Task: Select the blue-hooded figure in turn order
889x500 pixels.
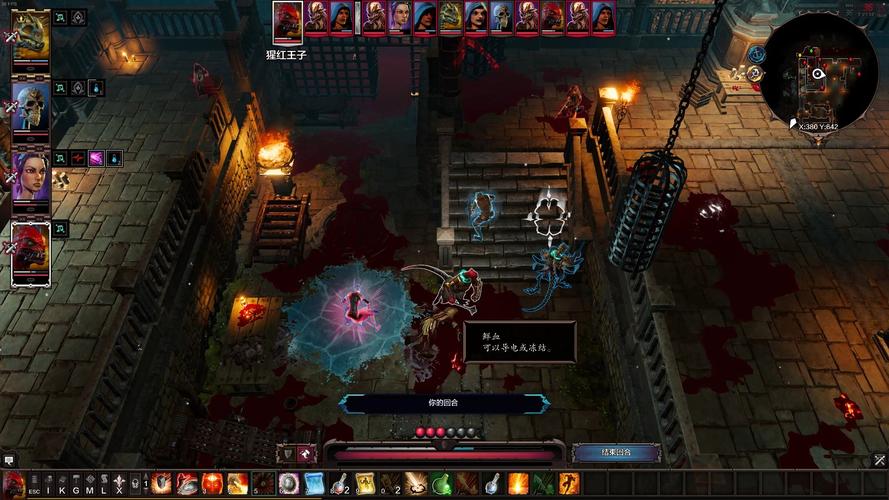Action: [x=424, y=17]
